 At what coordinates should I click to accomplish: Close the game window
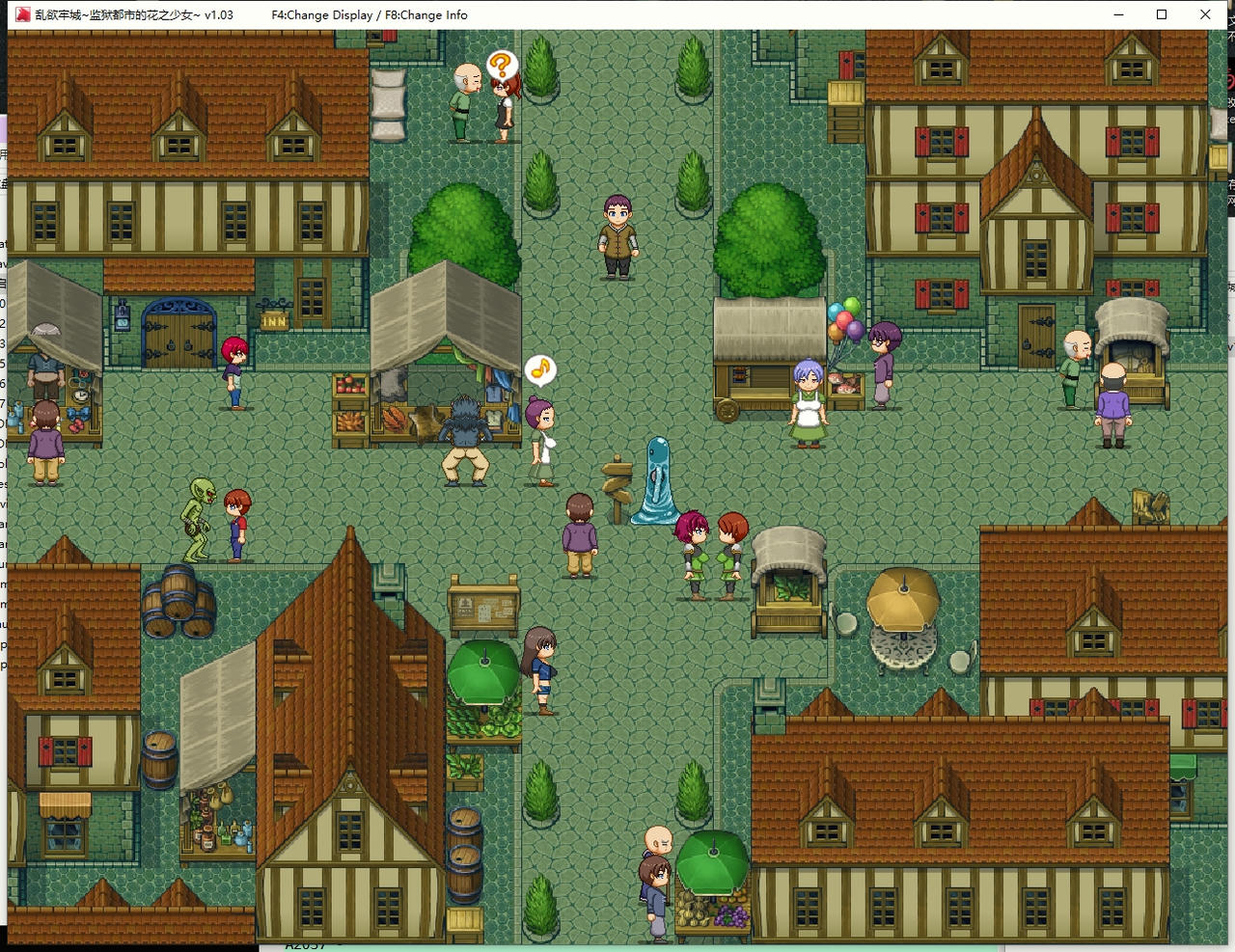tap(1205, 14)
